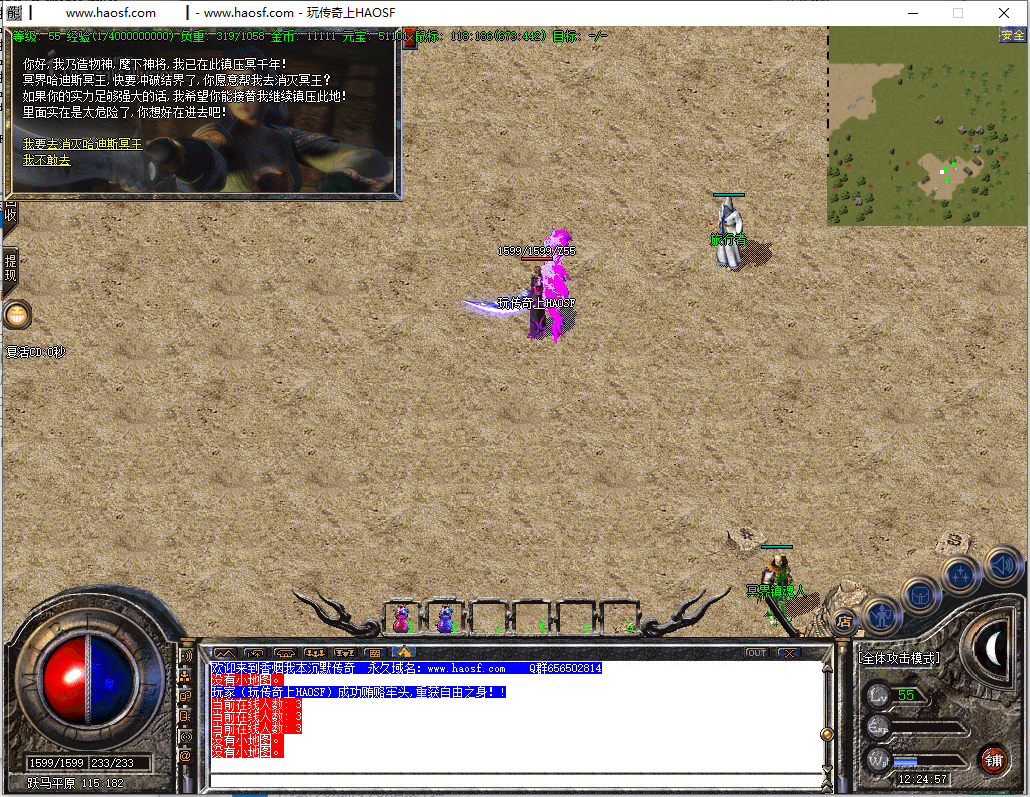The height and width of the screenshot is (797, 1030).
Task: Switch the 全体攻击模式 attack mode label
Action: tap(899, 658)
